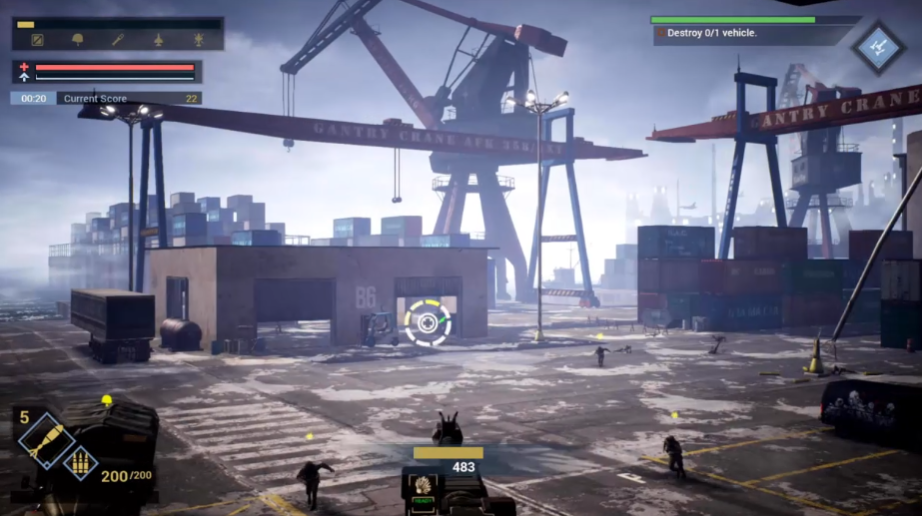Image resolution: width=922 pixels, height=516 pixels.
Task: Select the flashing beacon streak icon
Action: point(198,40)
